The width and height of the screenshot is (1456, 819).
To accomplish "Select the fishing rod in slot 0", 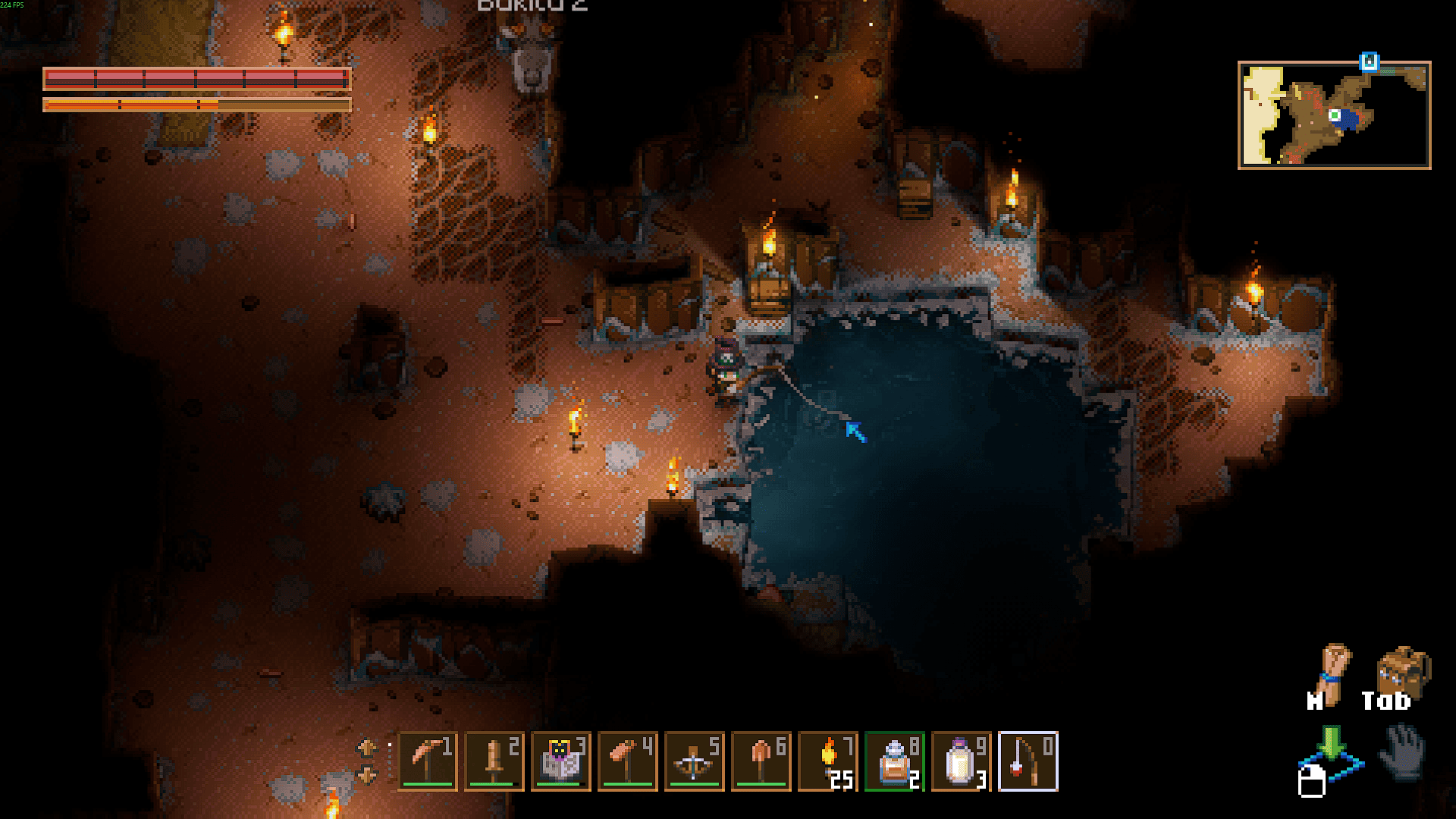I will [1028, 761].
